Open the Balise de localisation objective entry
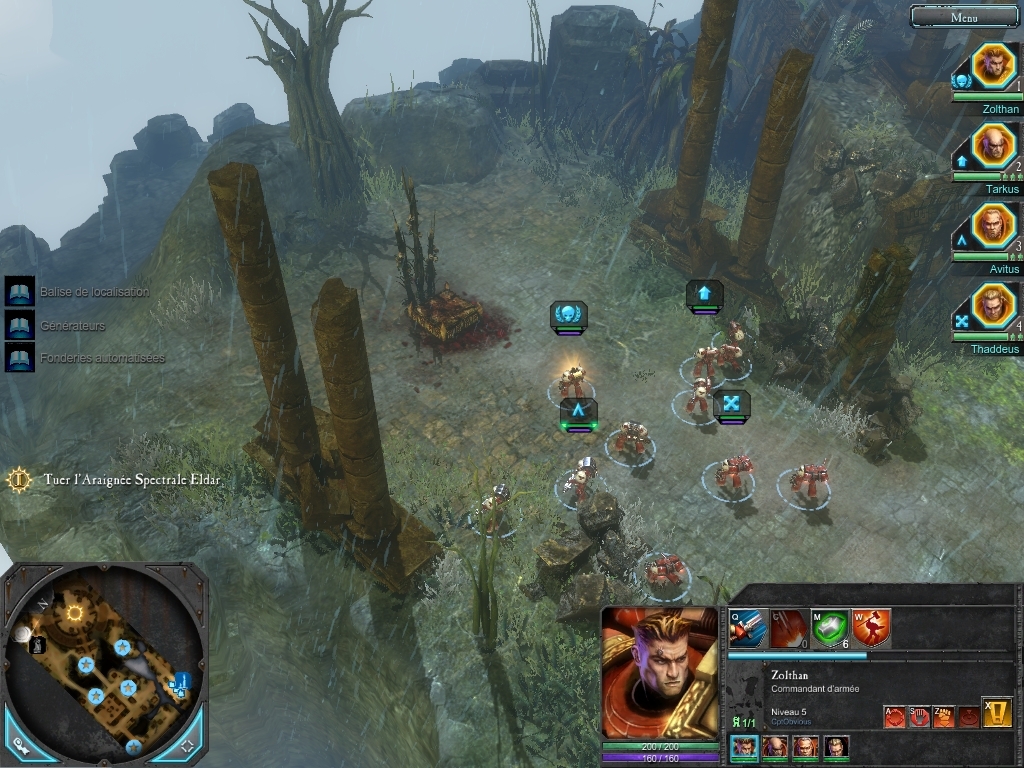 click(x=20, y=292)
